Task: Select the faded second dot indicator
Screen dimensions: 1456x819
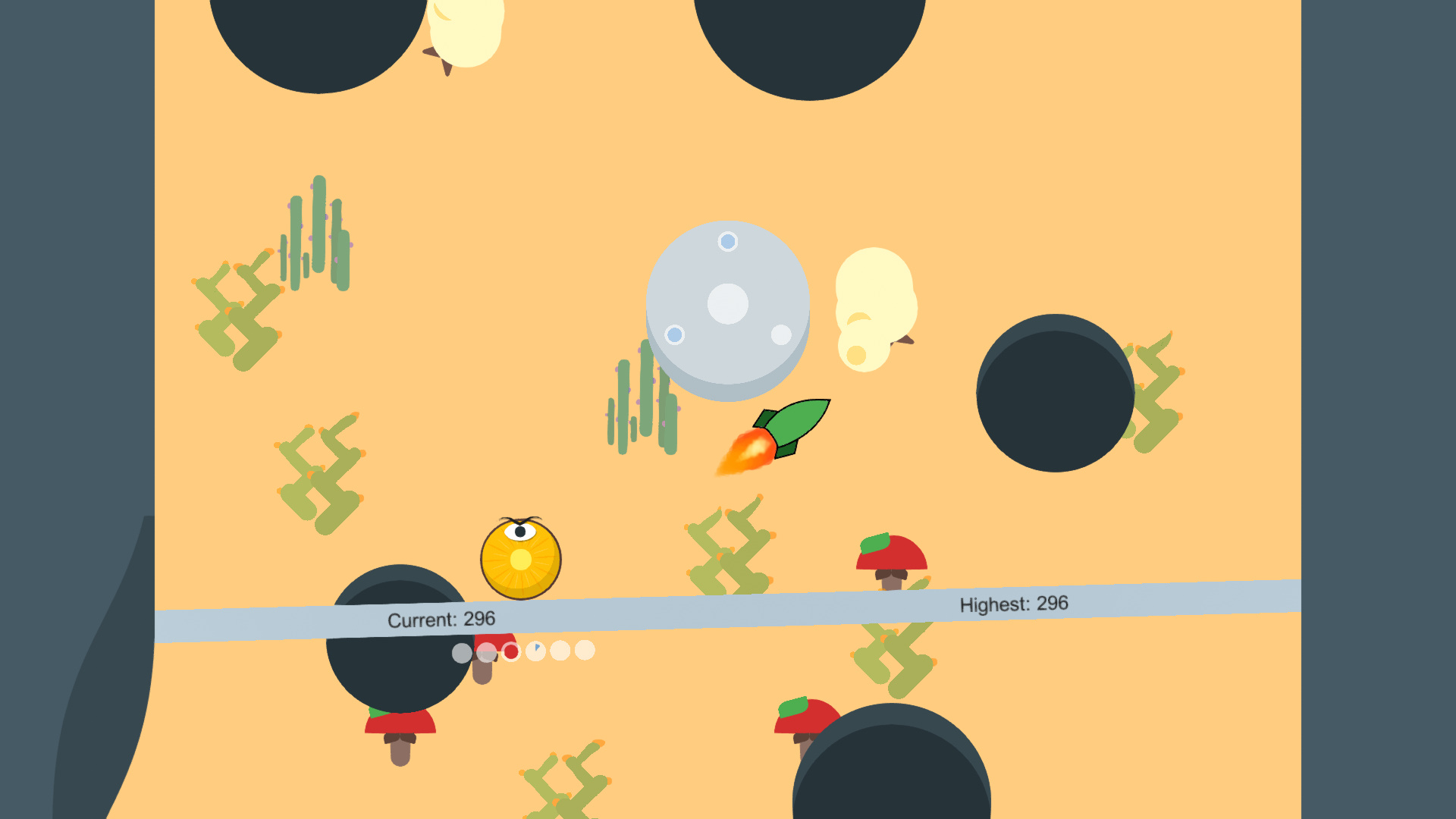Action: coord(485,652)
